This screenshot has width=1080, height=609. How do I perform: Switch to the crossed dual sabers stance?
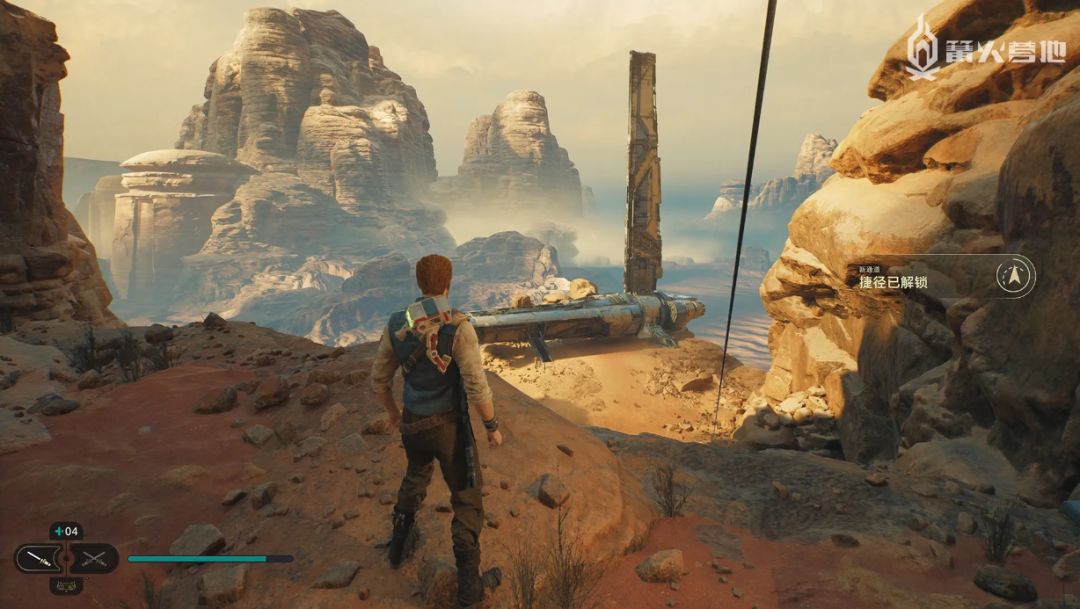click(x=95, y=559)
